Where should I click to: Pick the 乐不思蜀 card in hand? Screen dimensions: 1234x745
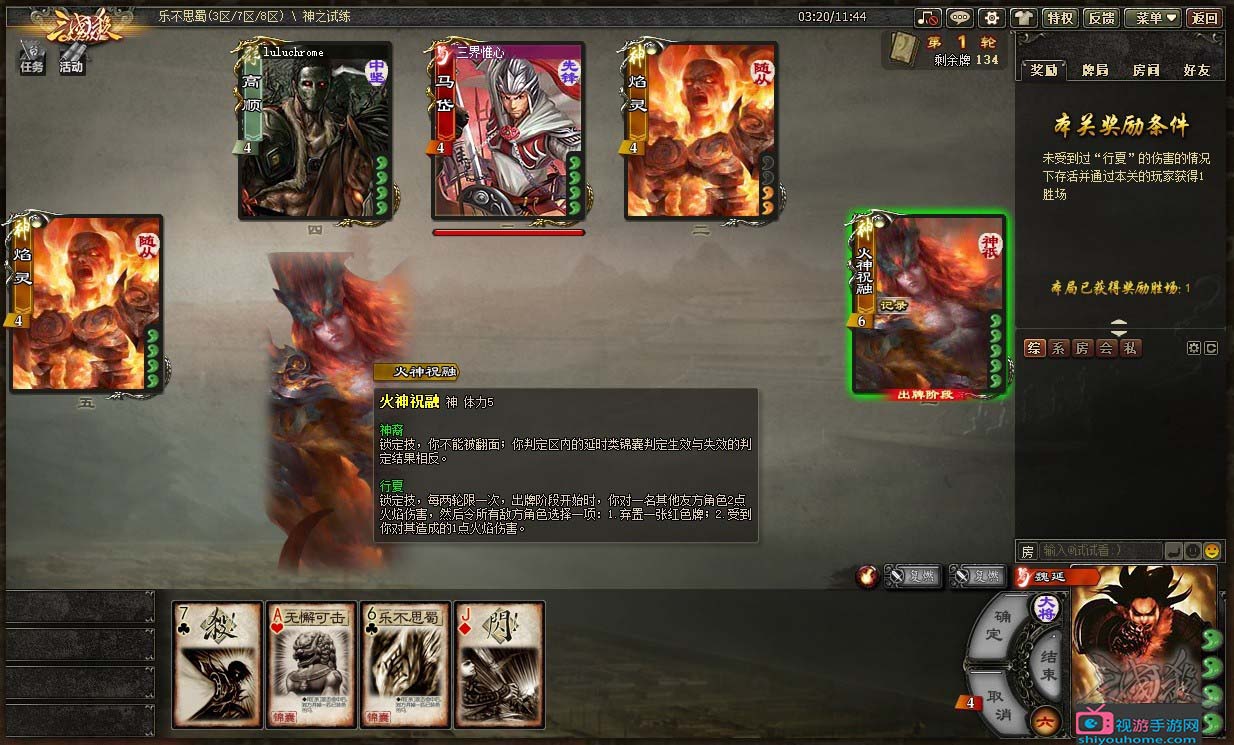pyautogui.click(x=405, y=664)
